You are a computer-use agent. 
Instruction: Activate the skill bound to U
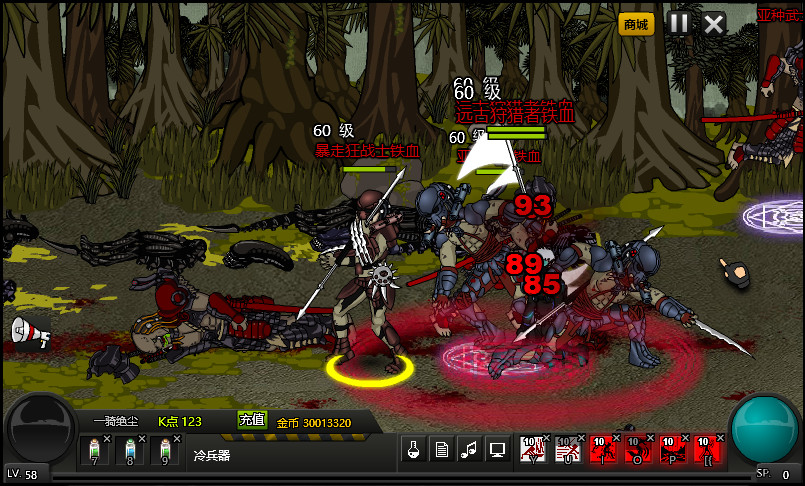[568, 451]
